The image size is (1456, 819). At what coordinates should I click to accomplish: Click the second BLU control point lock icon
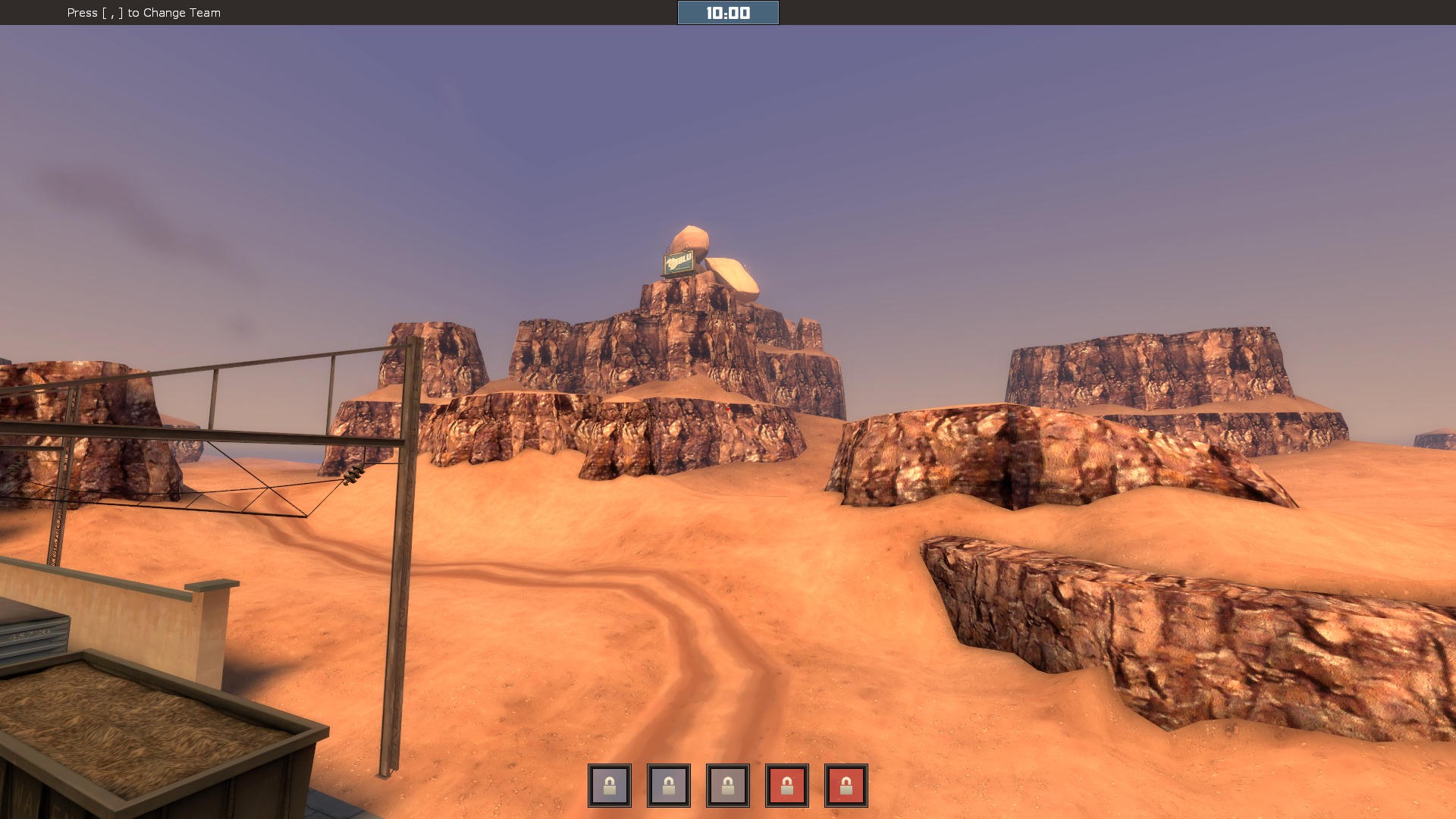pyautogui.click(x=668, y=785)
